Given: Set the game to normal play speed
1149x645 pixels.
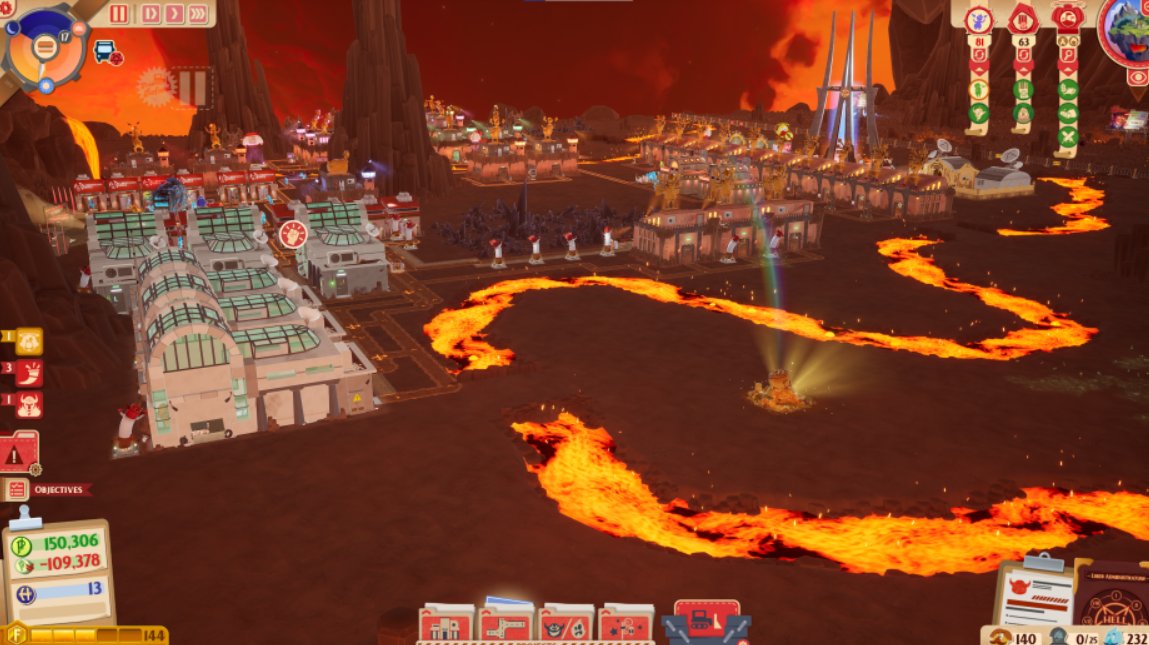Looking at the screenshot, I should tap(173, 13).
